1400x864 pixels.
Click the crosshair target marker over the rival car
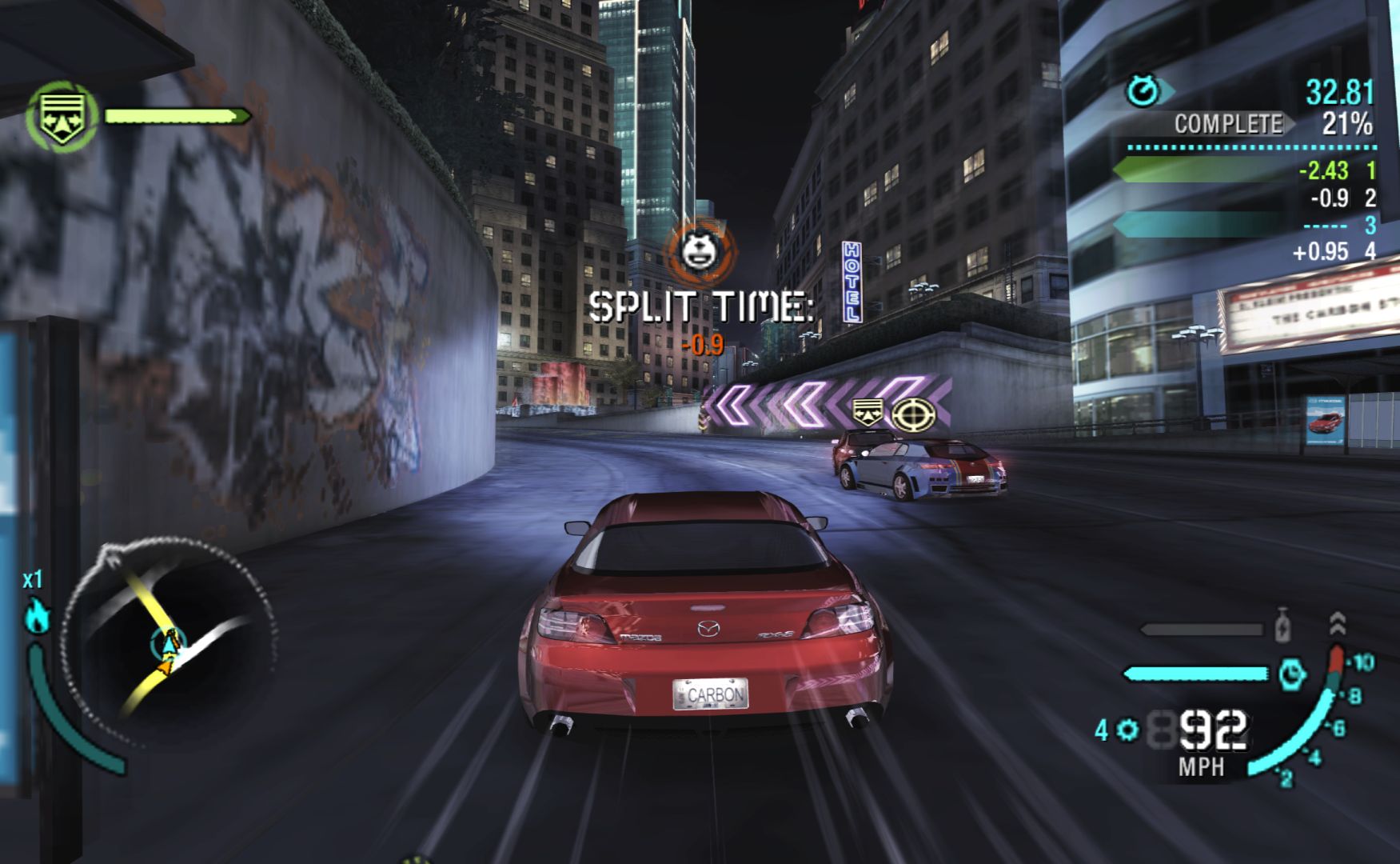click(x=913, y=414)
